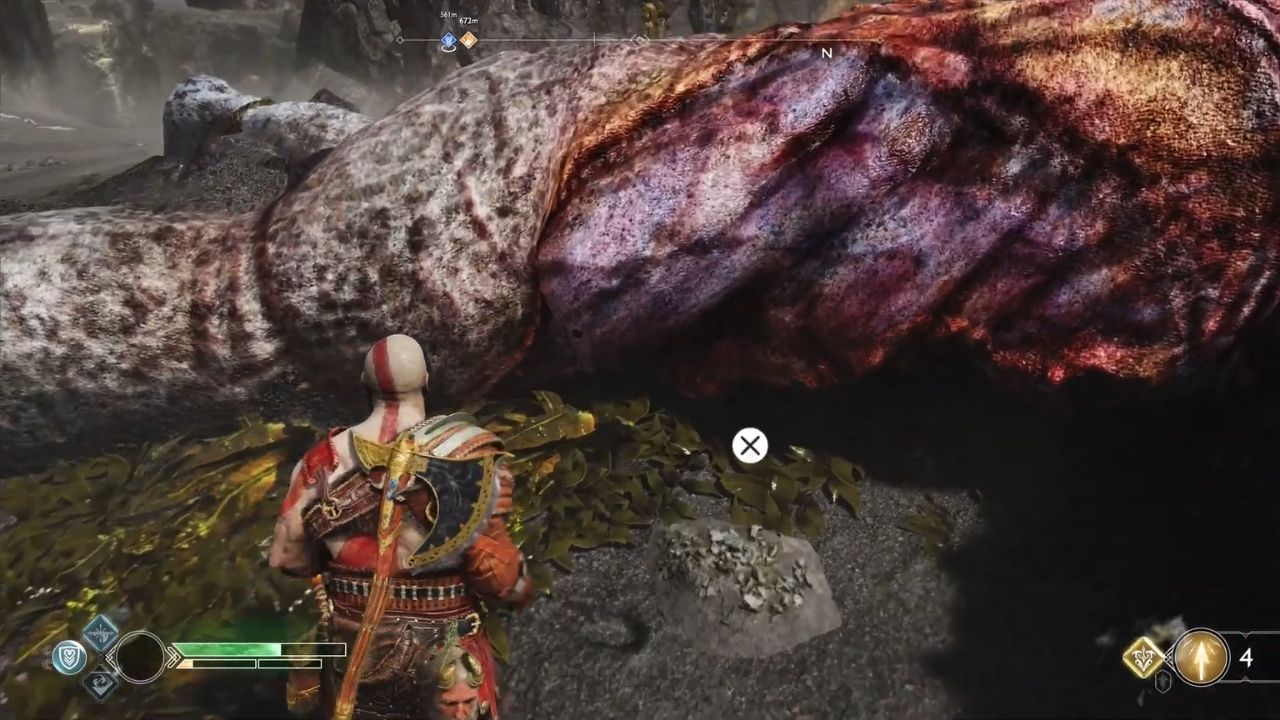Select the glowing yellow diamond summon icon

(x=1142, y=657)
